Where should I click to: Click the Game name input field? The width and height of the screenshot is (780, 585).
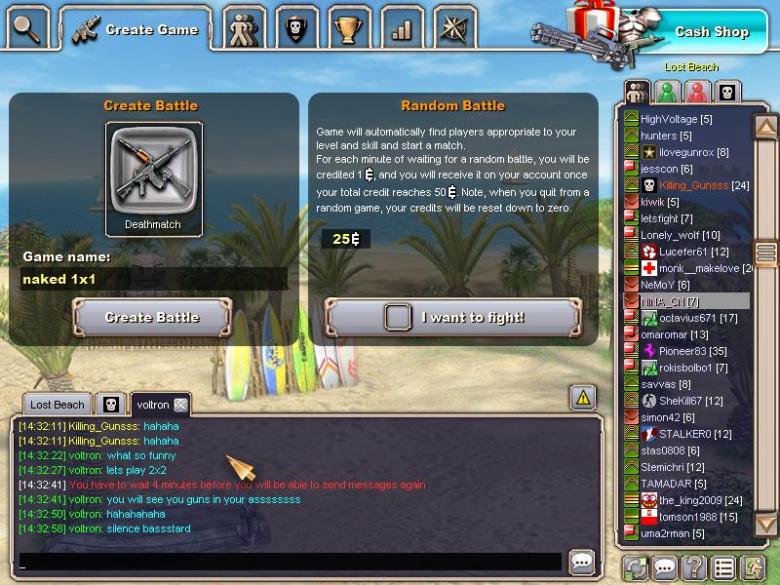[x=153, y=279]
